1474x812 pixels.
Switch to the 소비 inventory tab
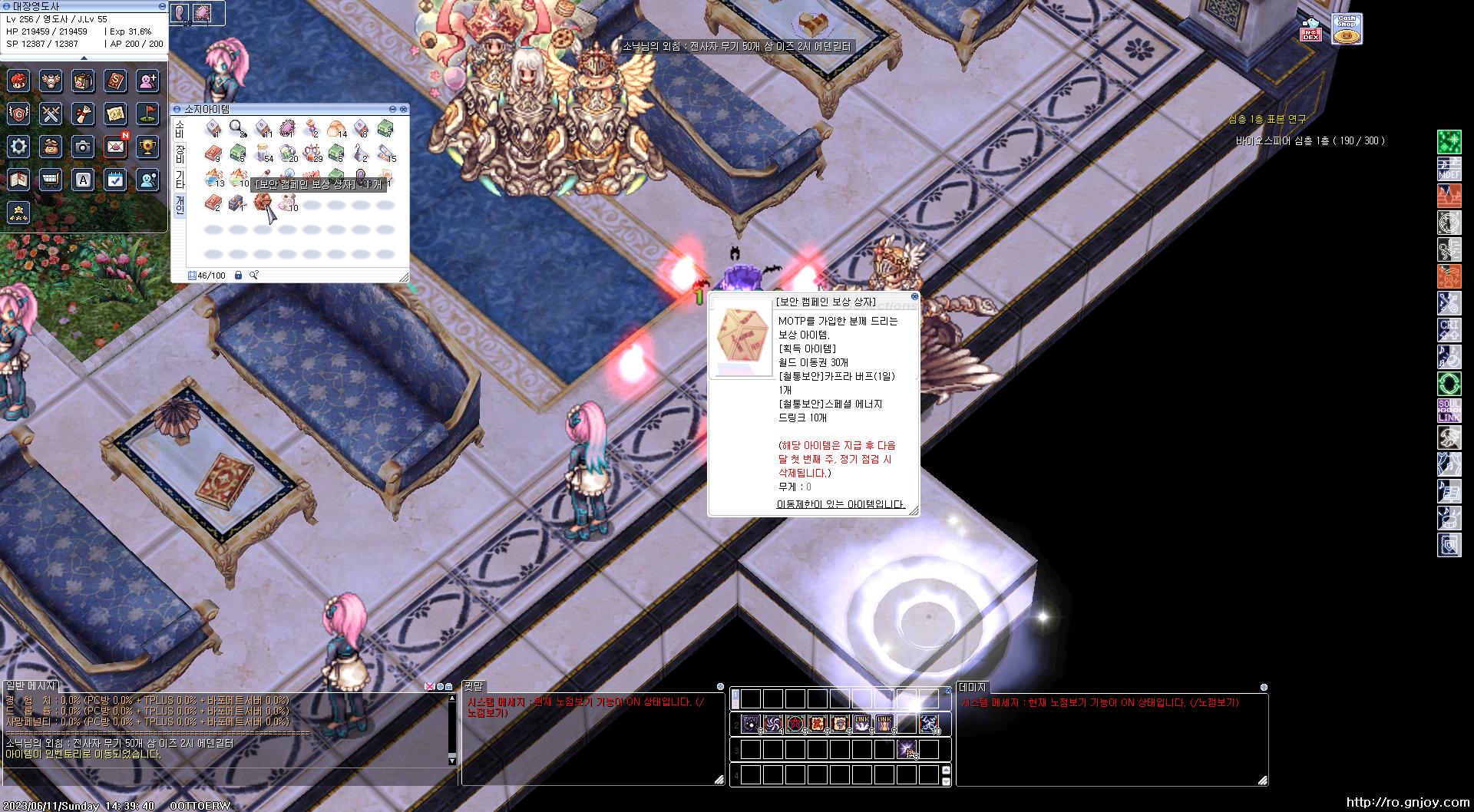(x=180, y=128)
